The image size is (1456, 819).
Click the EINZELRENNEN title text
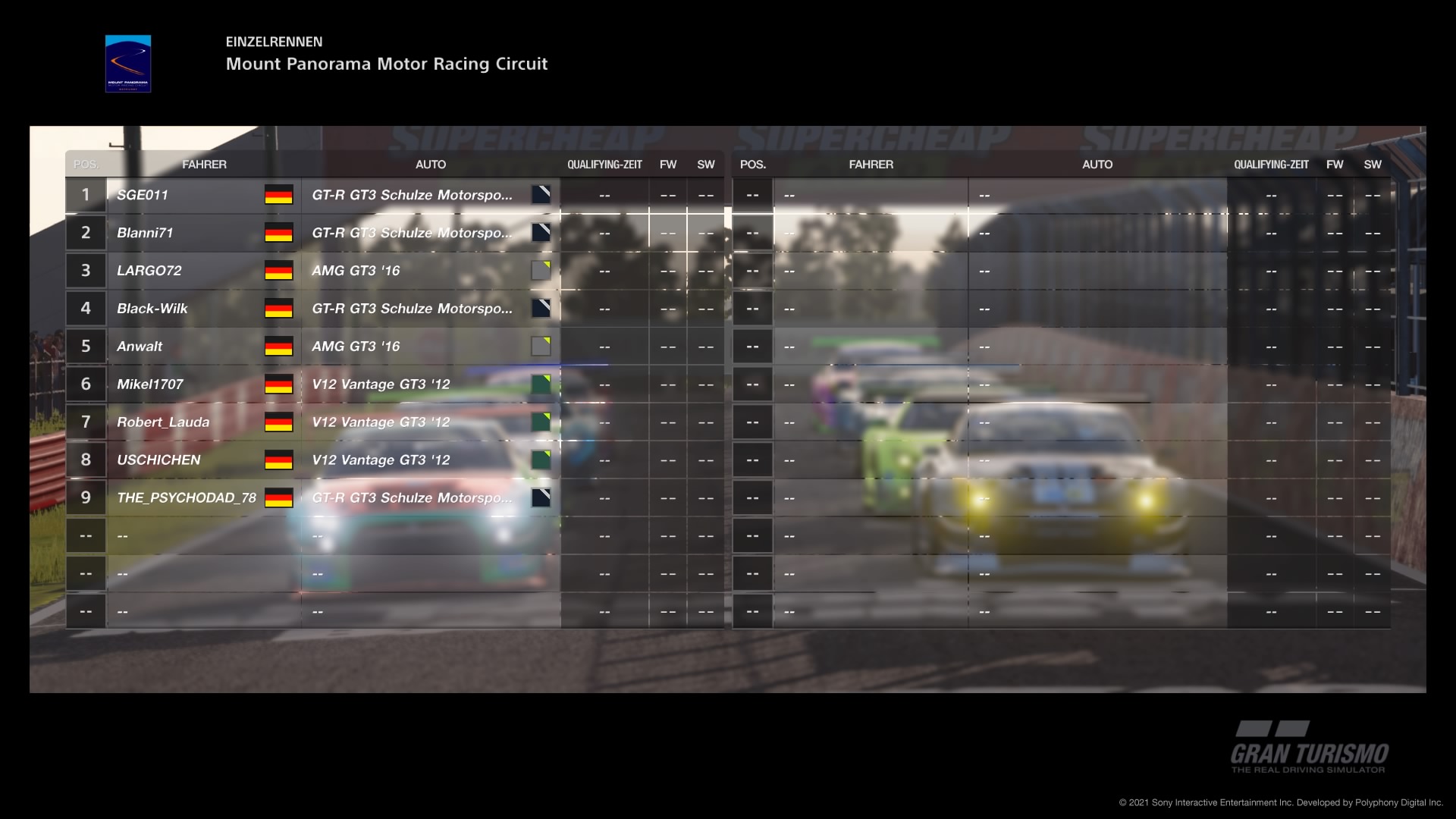coord(273,43)
